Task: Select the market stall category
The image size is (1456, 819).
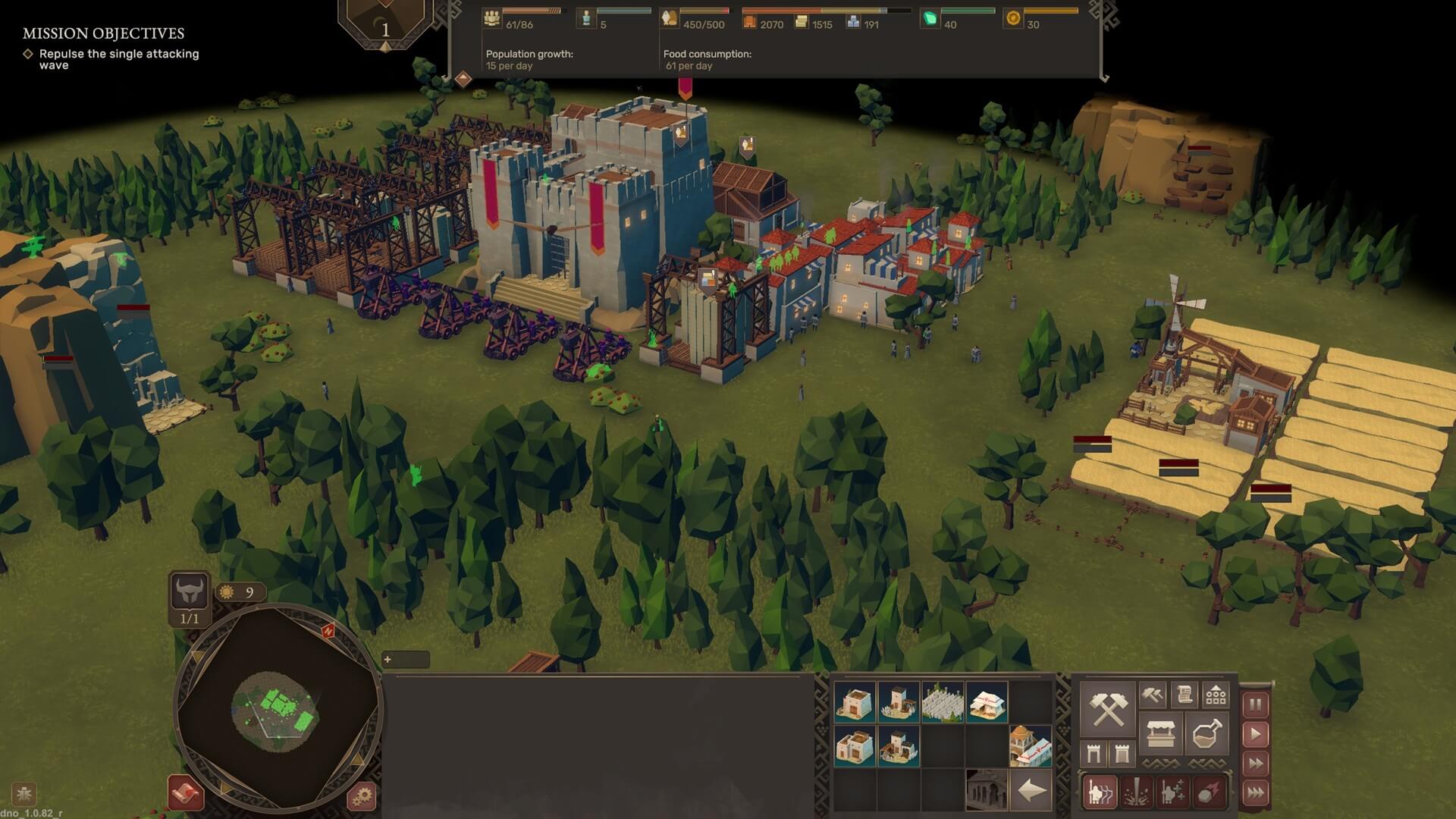Action: point(1160,734)
